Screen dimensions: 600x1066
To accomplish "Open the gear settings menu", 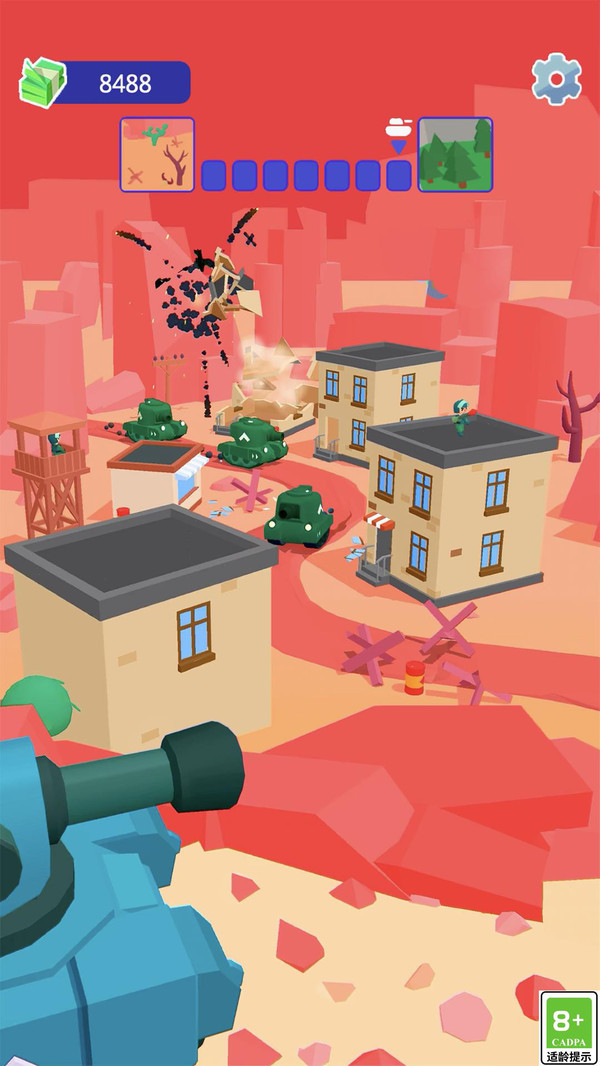I will click(x=556, y=77).
